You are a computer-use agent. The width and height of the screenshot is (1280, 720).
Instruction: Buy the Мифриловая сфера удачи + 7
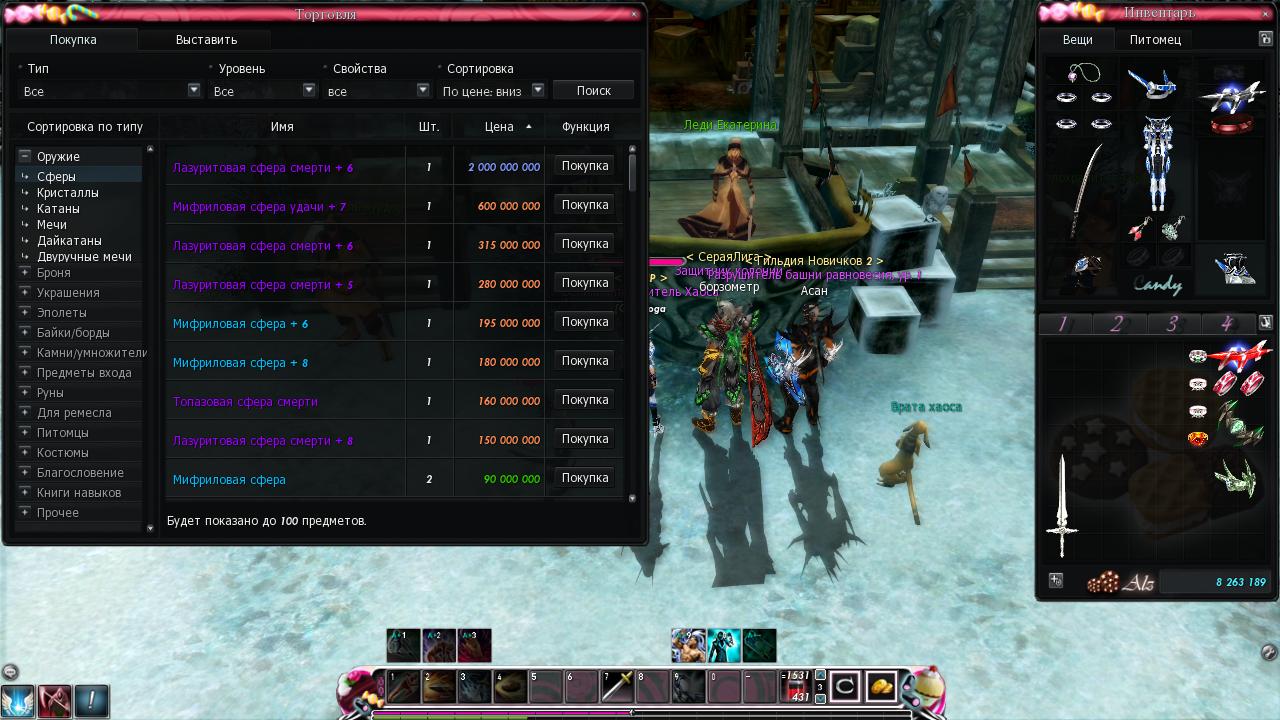point(585,205)
